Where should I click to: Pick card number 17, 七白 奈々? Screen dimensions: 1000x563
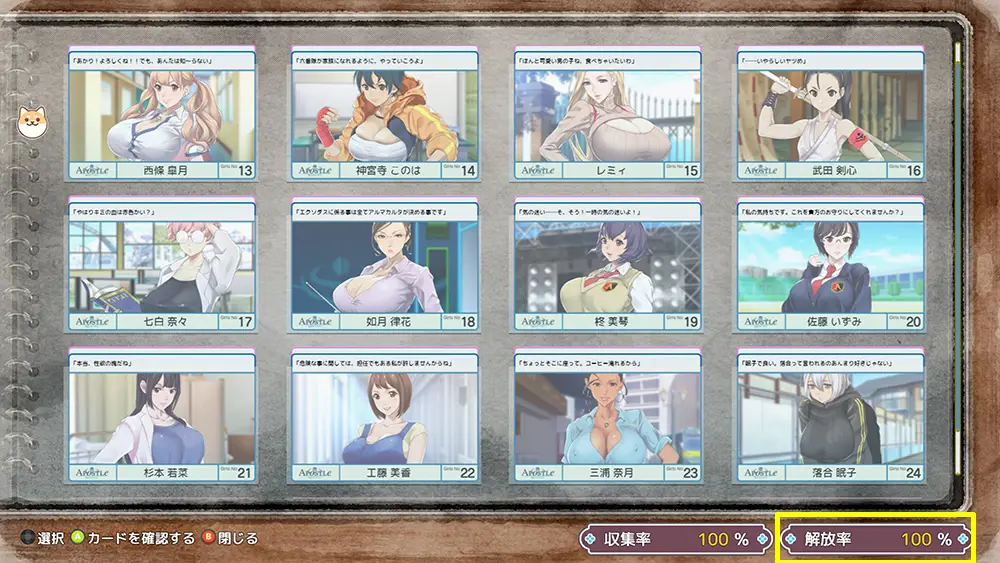(x=161, y=266)
